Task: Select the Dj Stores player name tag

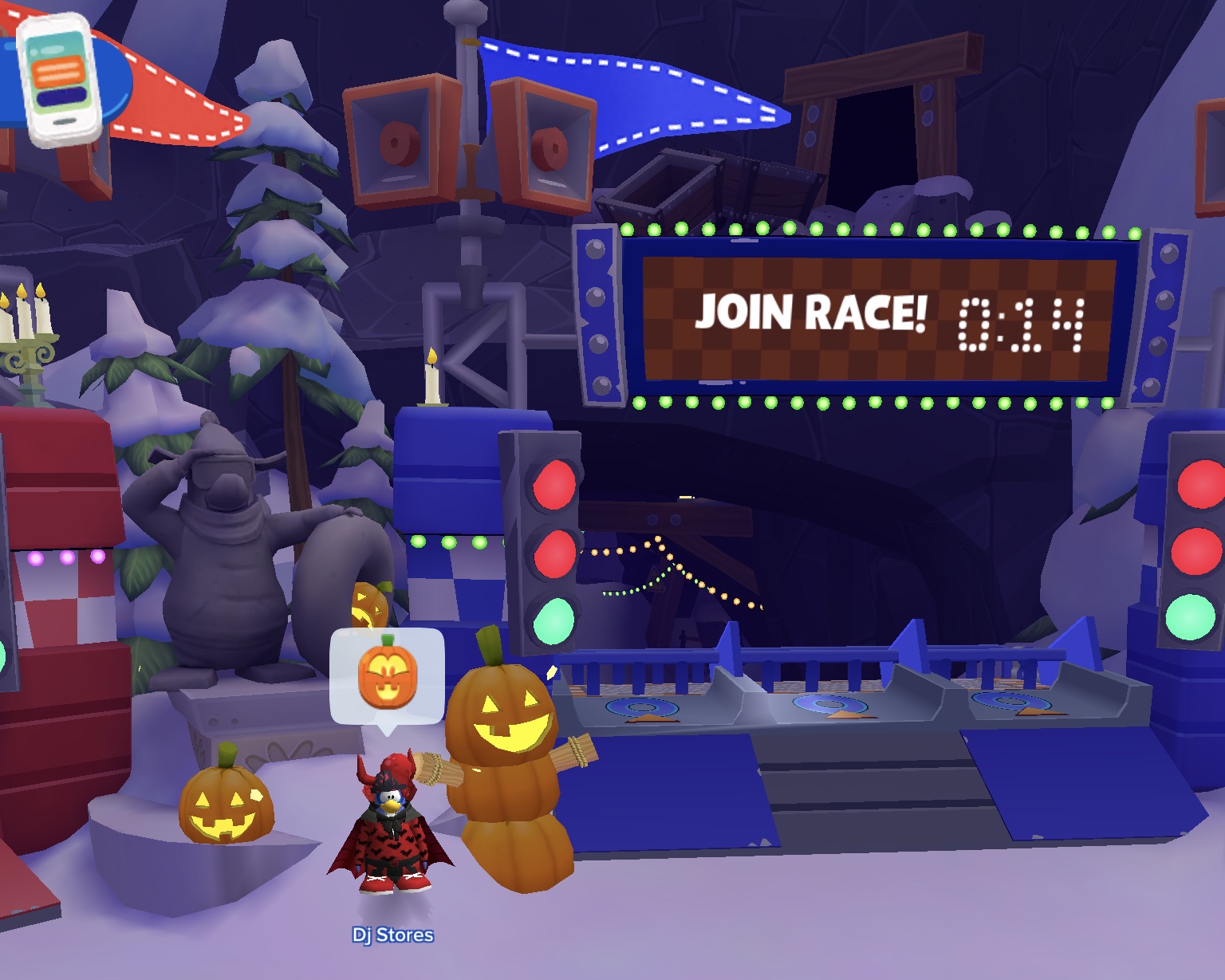Action: (x=392, y=935)
